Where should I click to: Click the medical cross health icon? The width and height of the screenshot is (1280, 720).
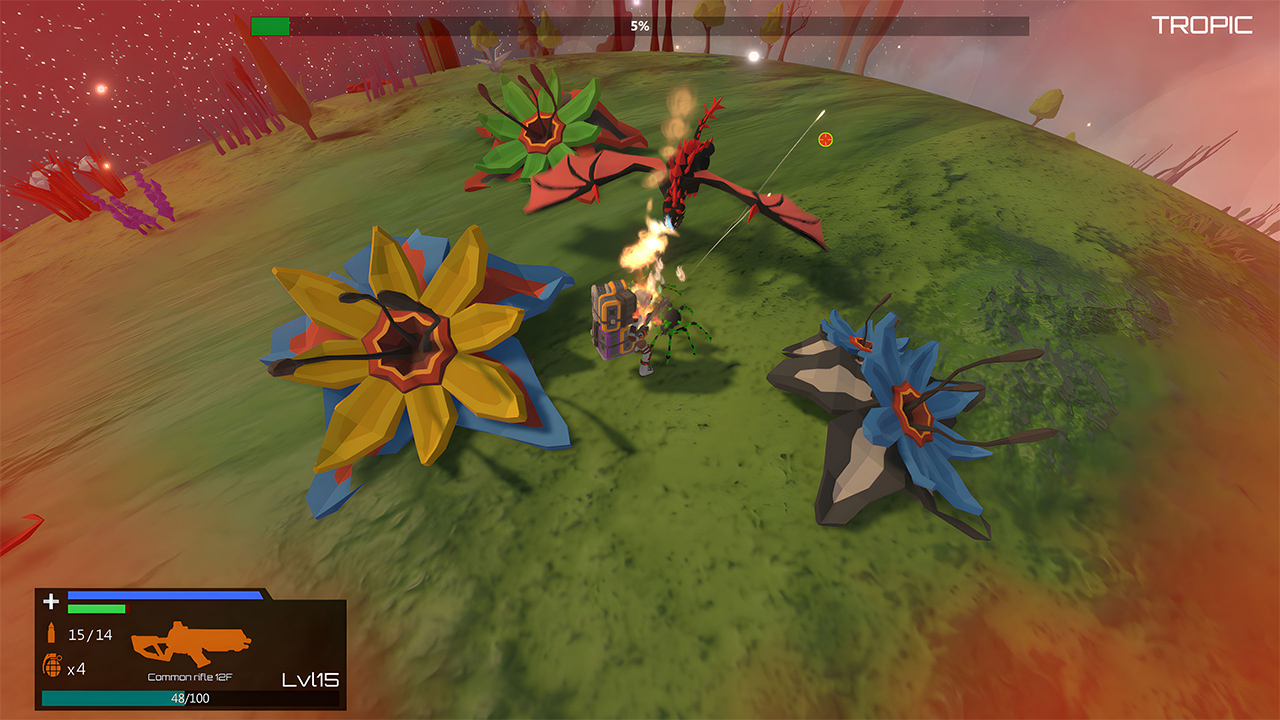[49, 601]
